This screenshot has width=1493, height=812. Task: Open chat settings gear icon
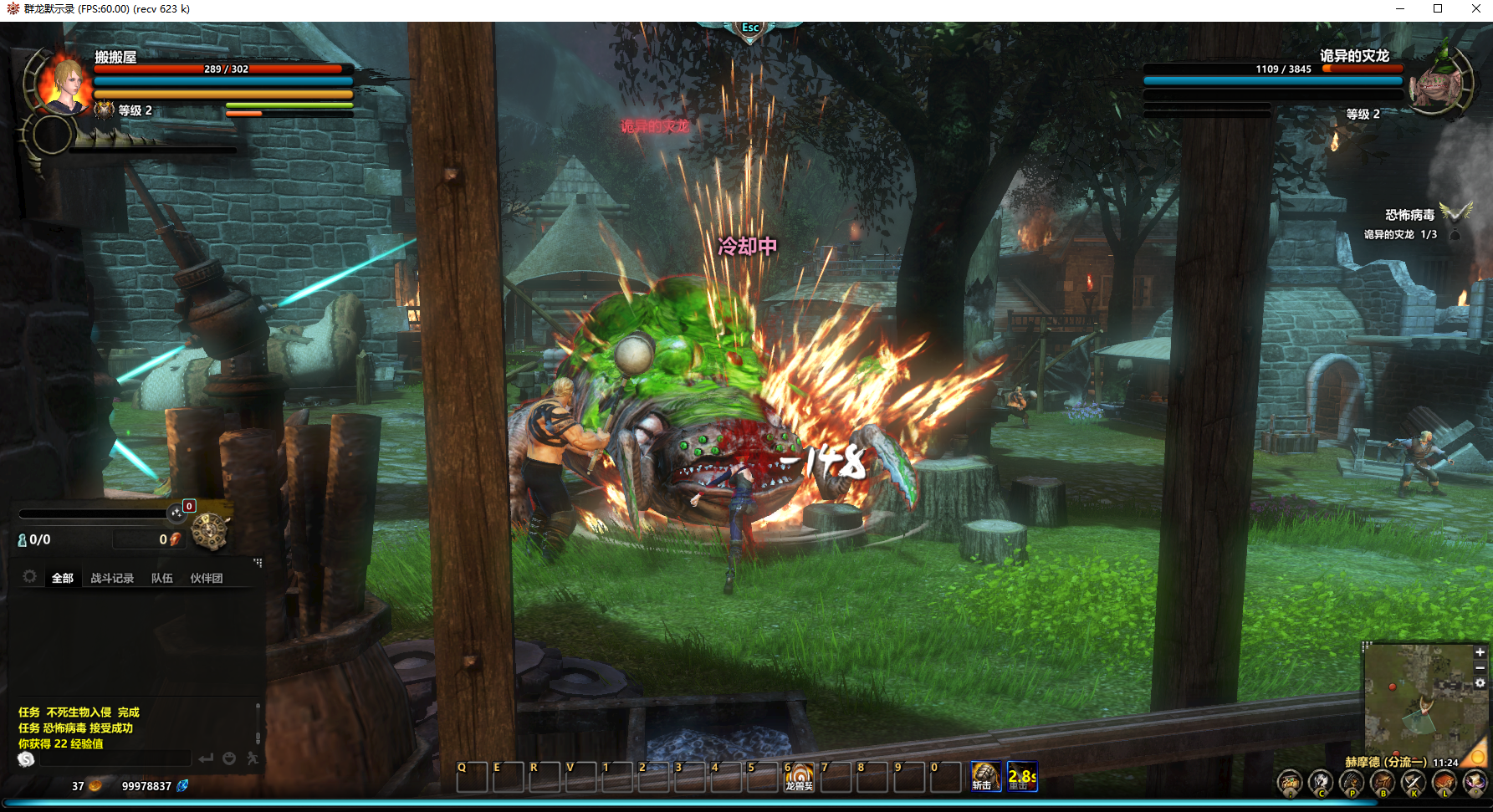(x=29, y=577)
